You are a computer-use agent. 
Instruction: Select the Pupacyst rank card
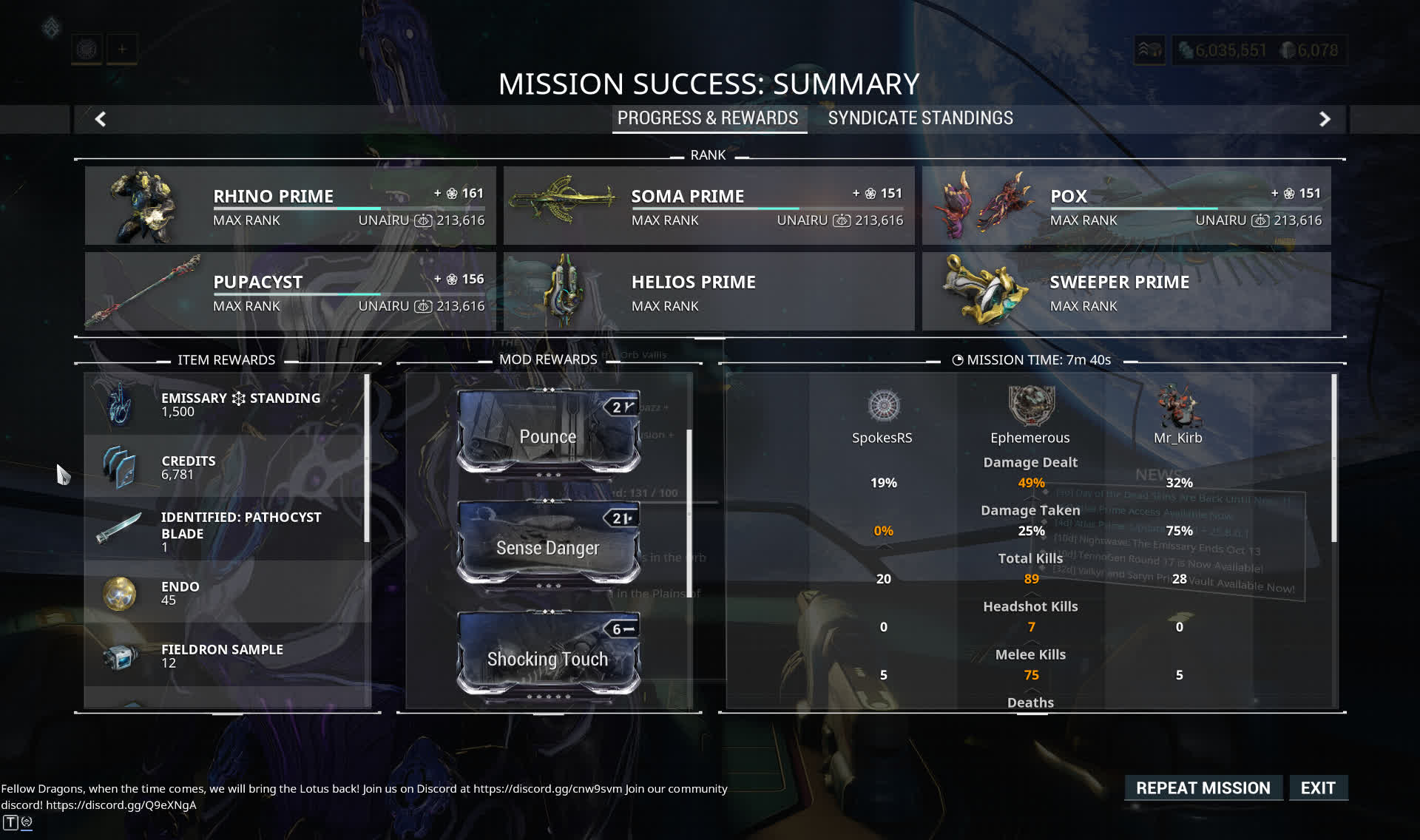[x=290, y=291]
